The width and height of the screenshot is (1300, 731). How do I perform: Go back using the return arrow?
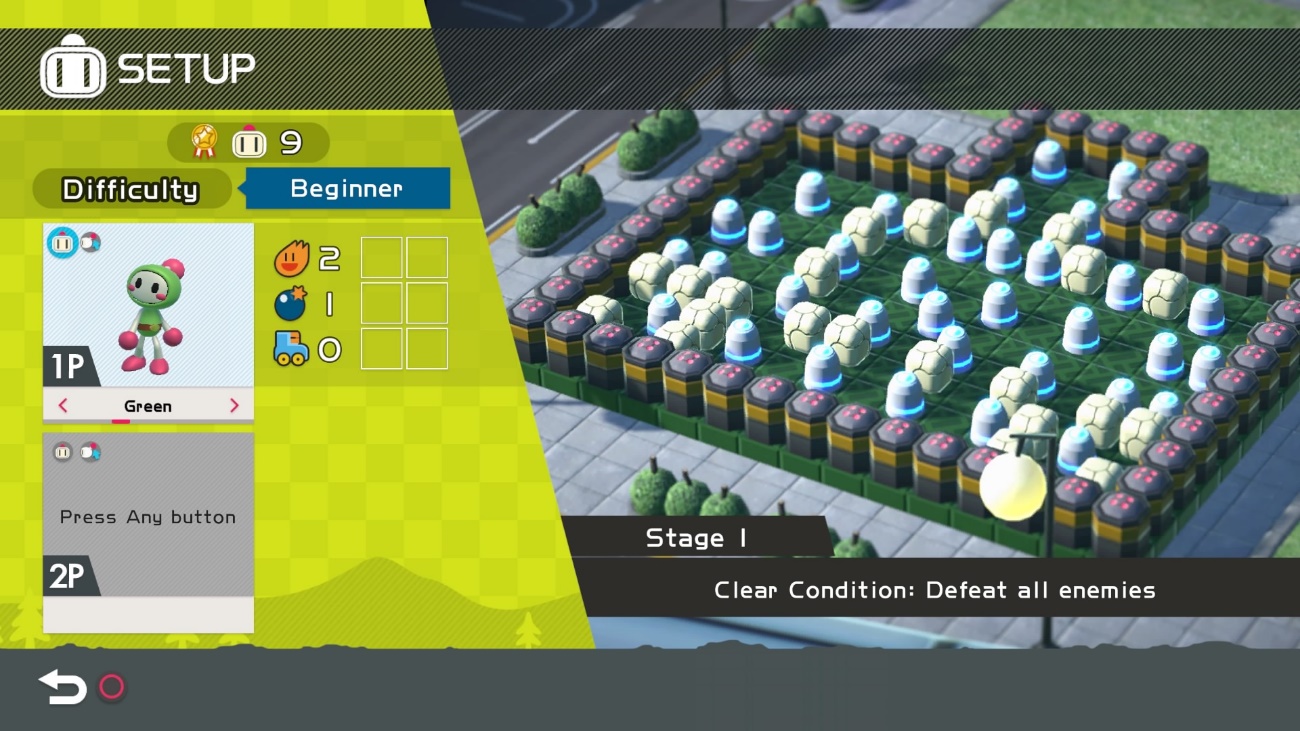[x=63, y=687]
